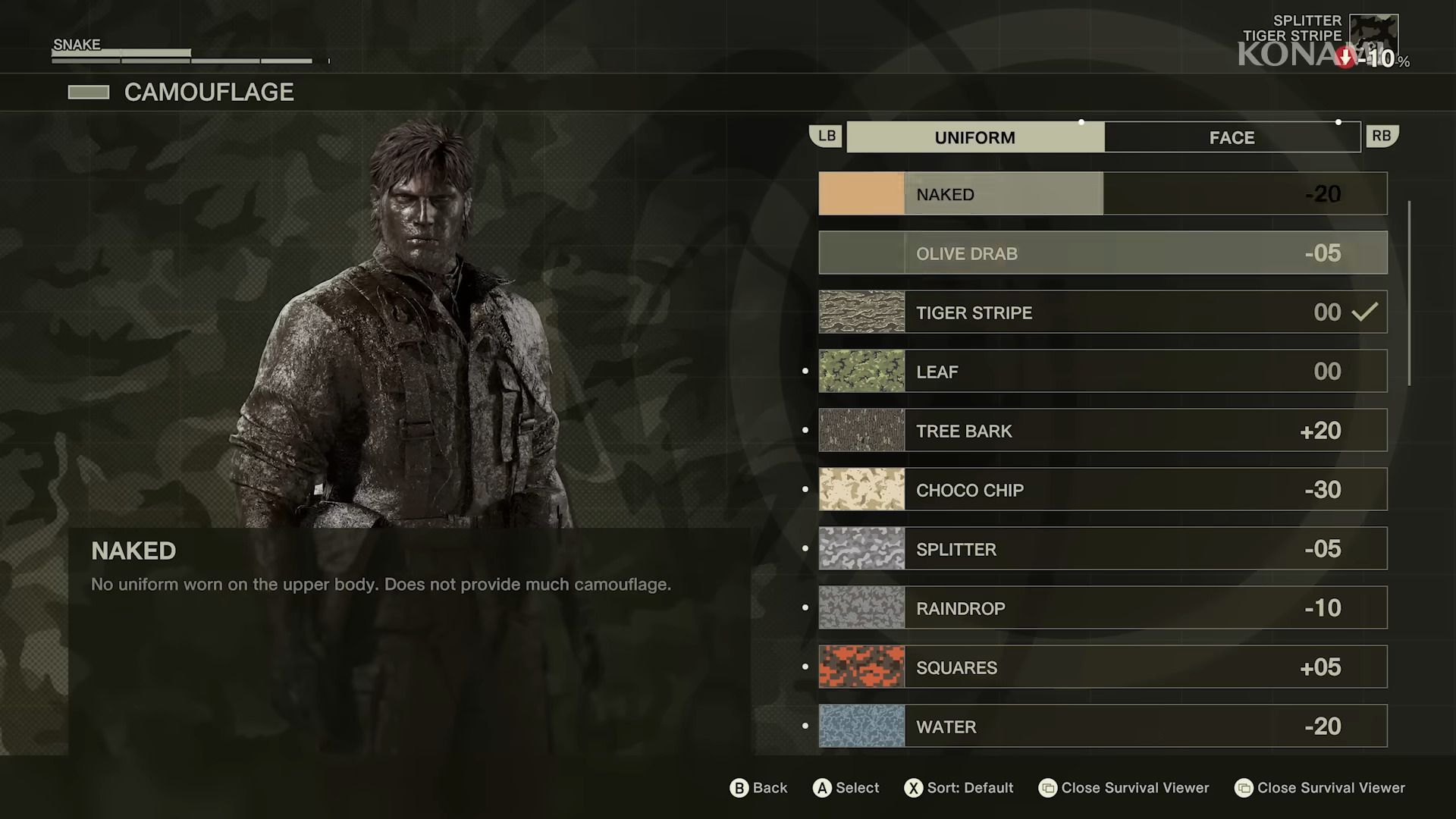The height and width of the screenshot is (819, 1456).
Task: Open the Uniform tab
Action: click(x=974, y=137)
